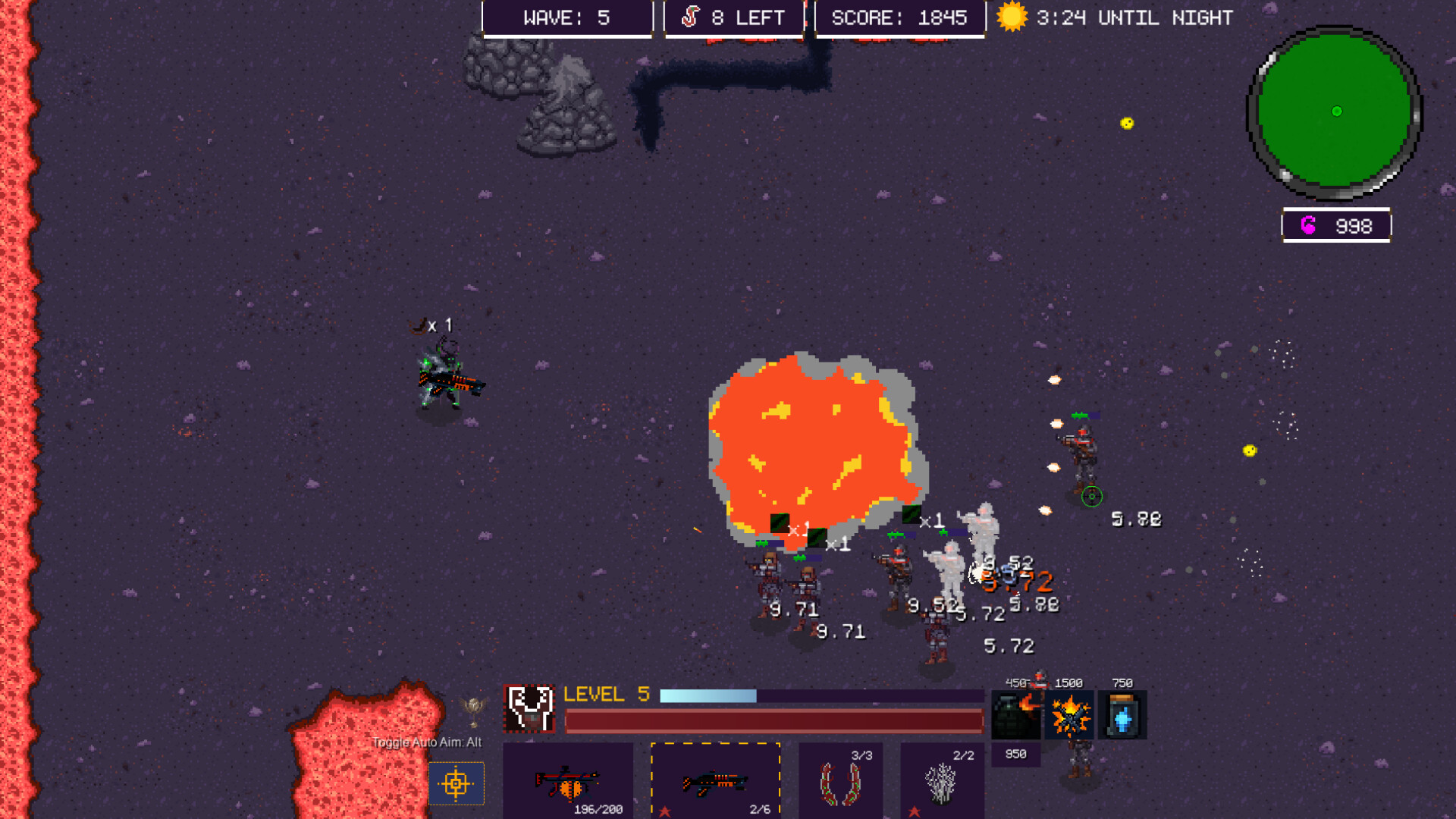Use the white plant item showing 2/2
Image resolution: width=1456 pixels, height=819 pixels.
point(942,781)
